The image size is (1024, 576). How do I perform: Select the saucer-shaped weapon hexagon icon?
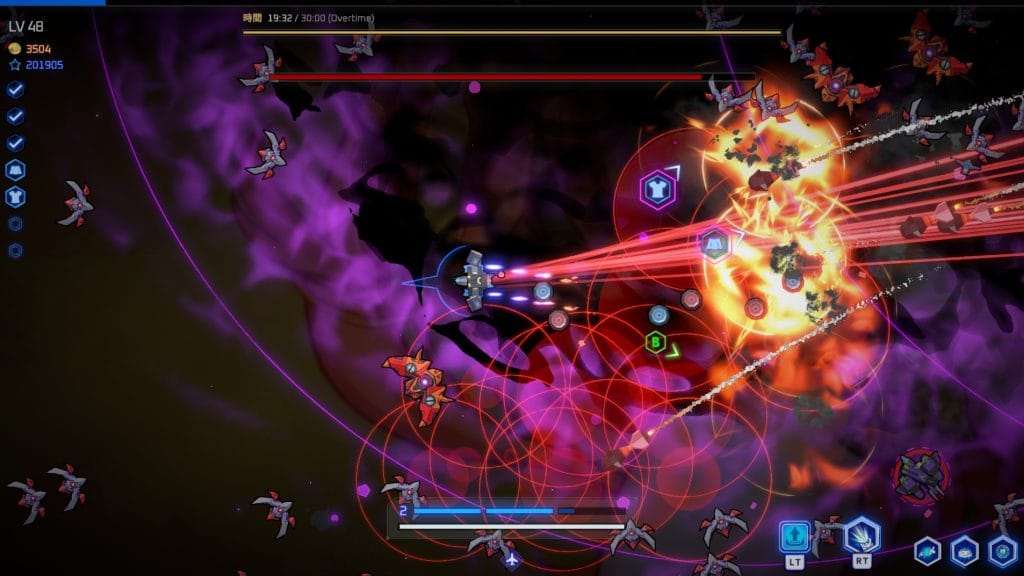point(964,550)
